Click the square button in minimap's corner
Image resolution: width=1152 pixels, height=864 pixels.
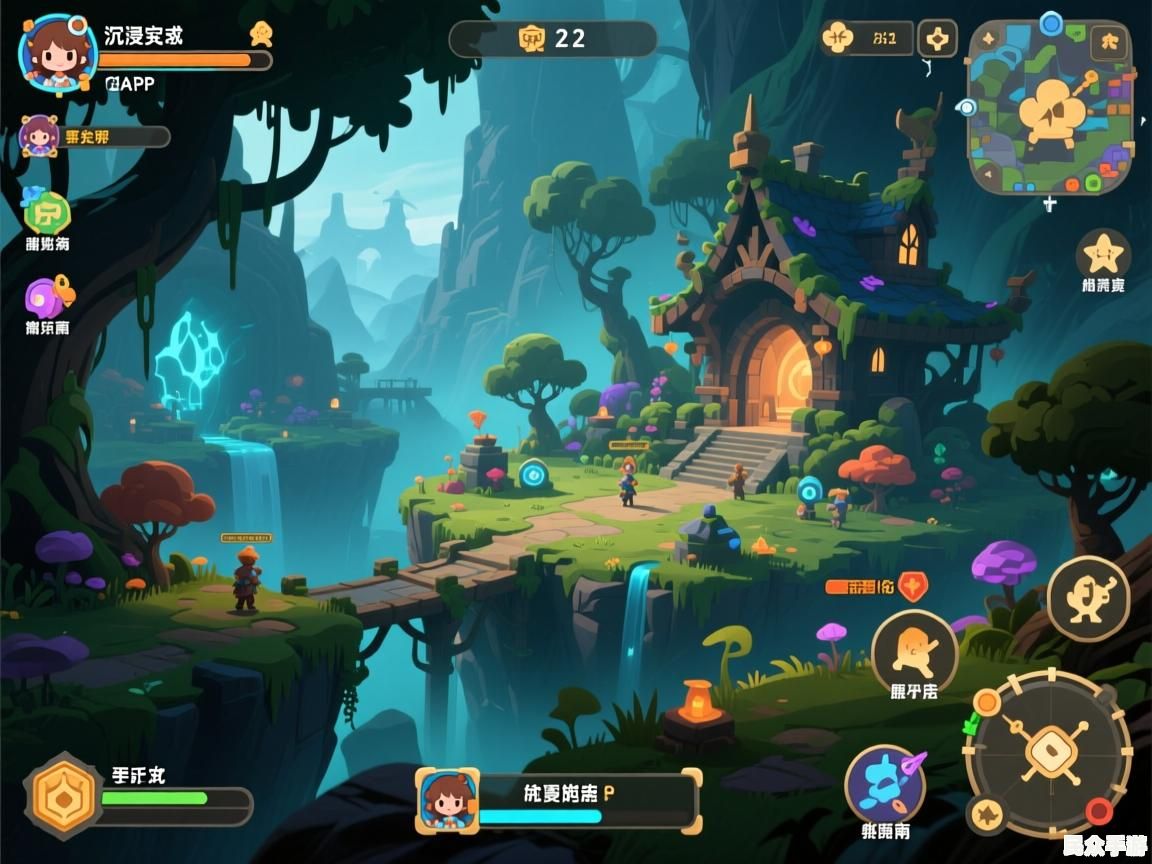click(1108, 41)
